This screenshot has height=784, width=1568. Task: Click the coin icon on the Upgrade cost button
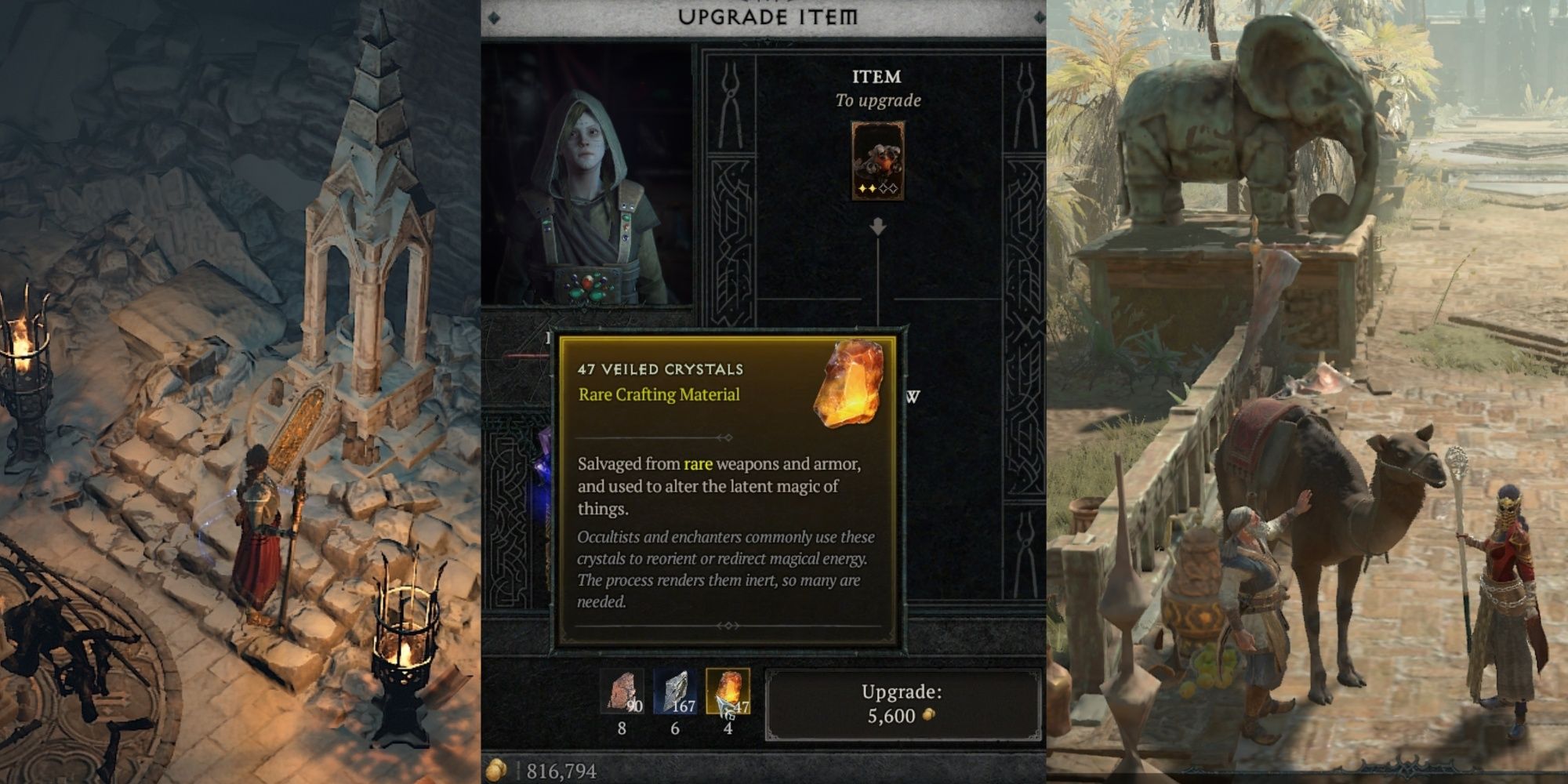[x=929, y=714]
